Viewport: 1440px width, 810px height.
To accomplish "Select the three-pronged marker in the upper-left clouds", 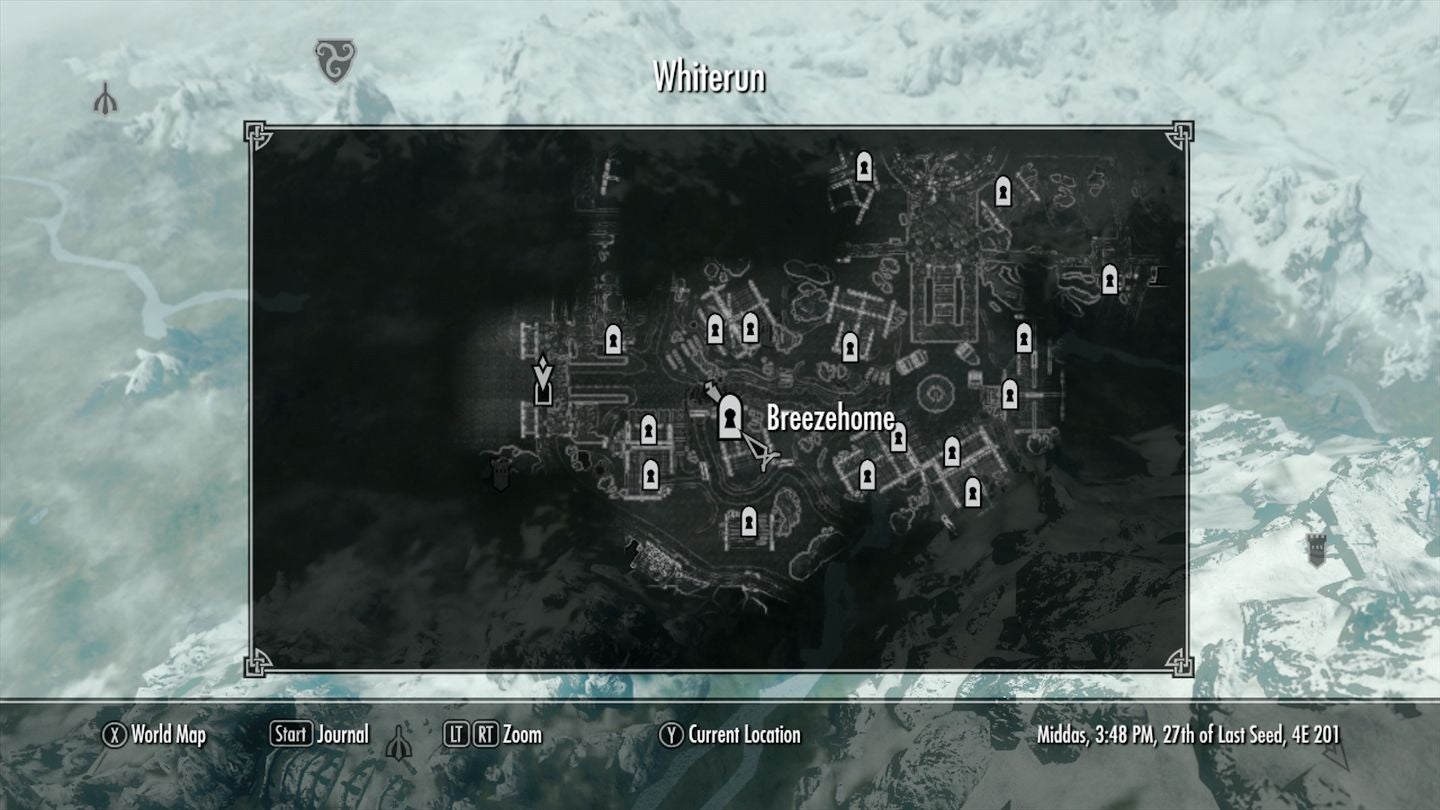I will [x=104, y=98].
